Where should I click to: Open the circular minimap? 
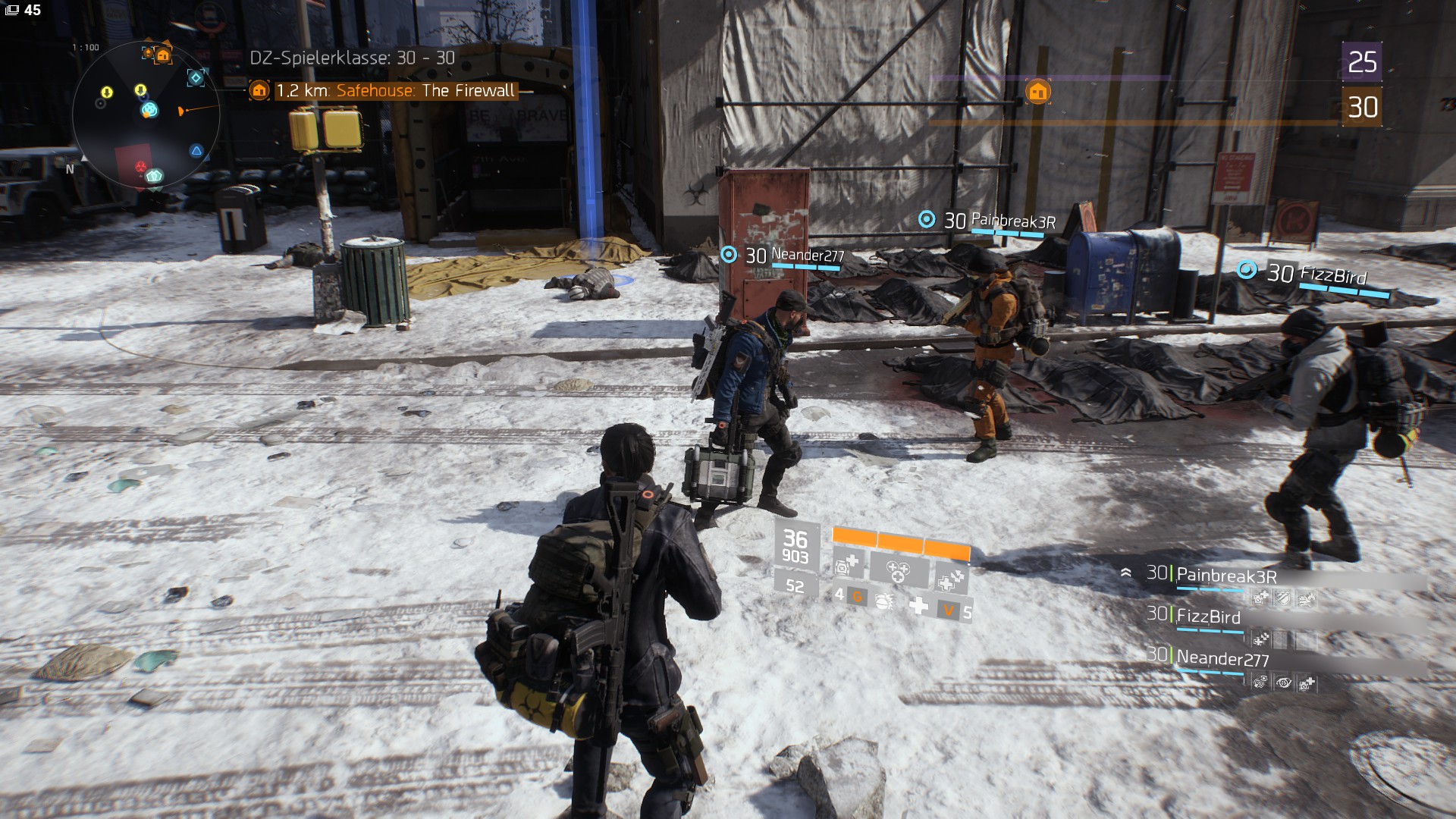146,115
